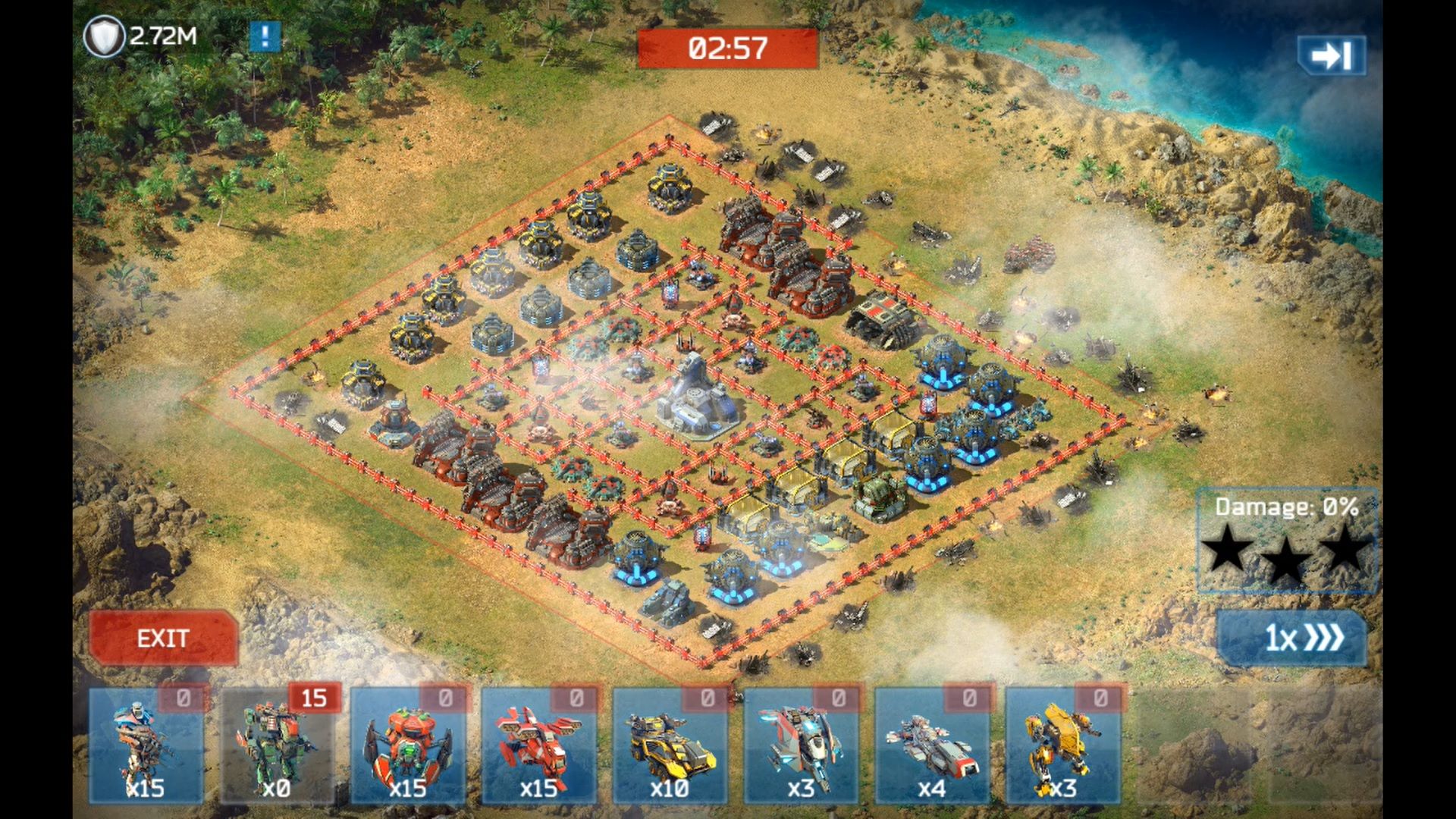Skip to the end using the arrow button
This screenshot has height=819, width=1456.
pos(1332,55)
